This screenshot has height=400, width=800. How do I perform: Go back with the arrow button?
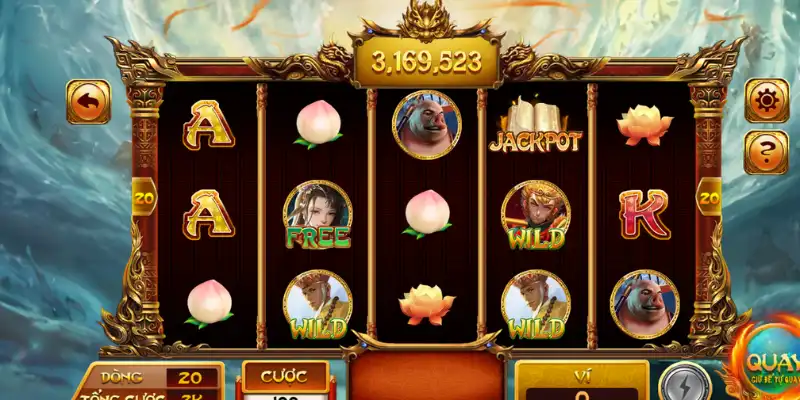tap(88, 101)
